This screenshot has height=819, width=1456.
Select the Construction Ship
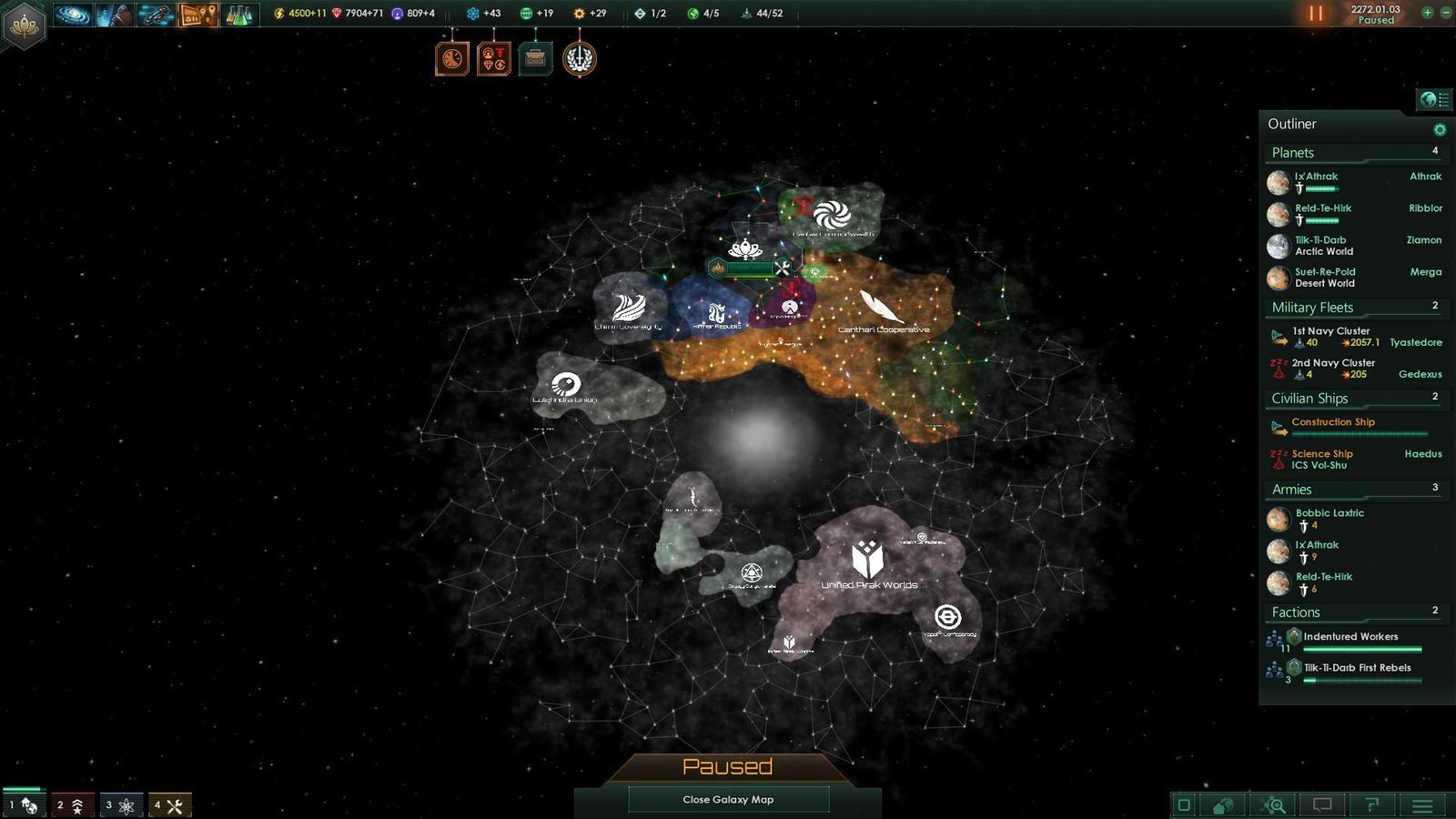point(1333,422)
